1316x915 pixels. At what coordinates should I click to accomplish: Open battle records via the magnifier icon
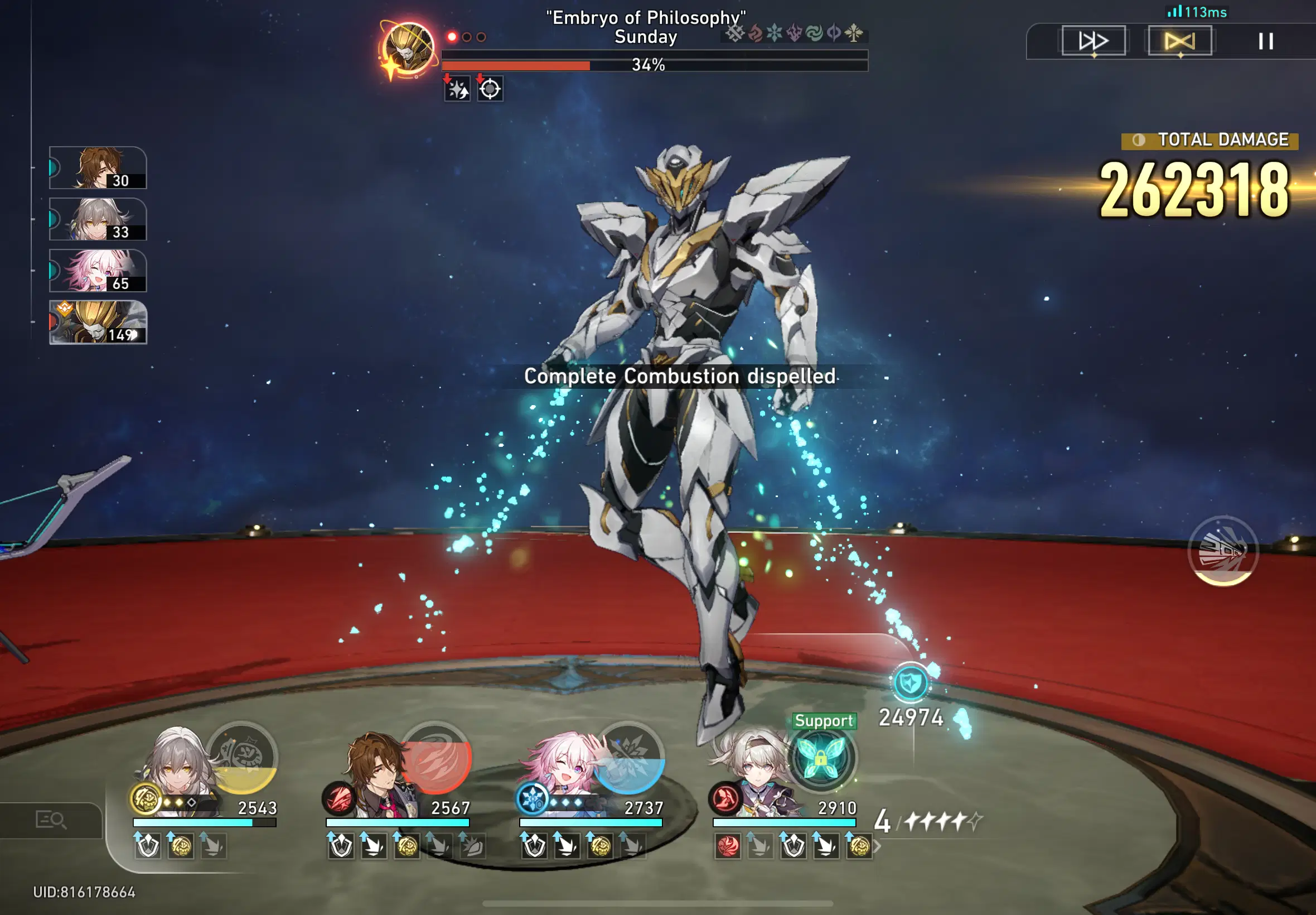click(x=50, y=820)
